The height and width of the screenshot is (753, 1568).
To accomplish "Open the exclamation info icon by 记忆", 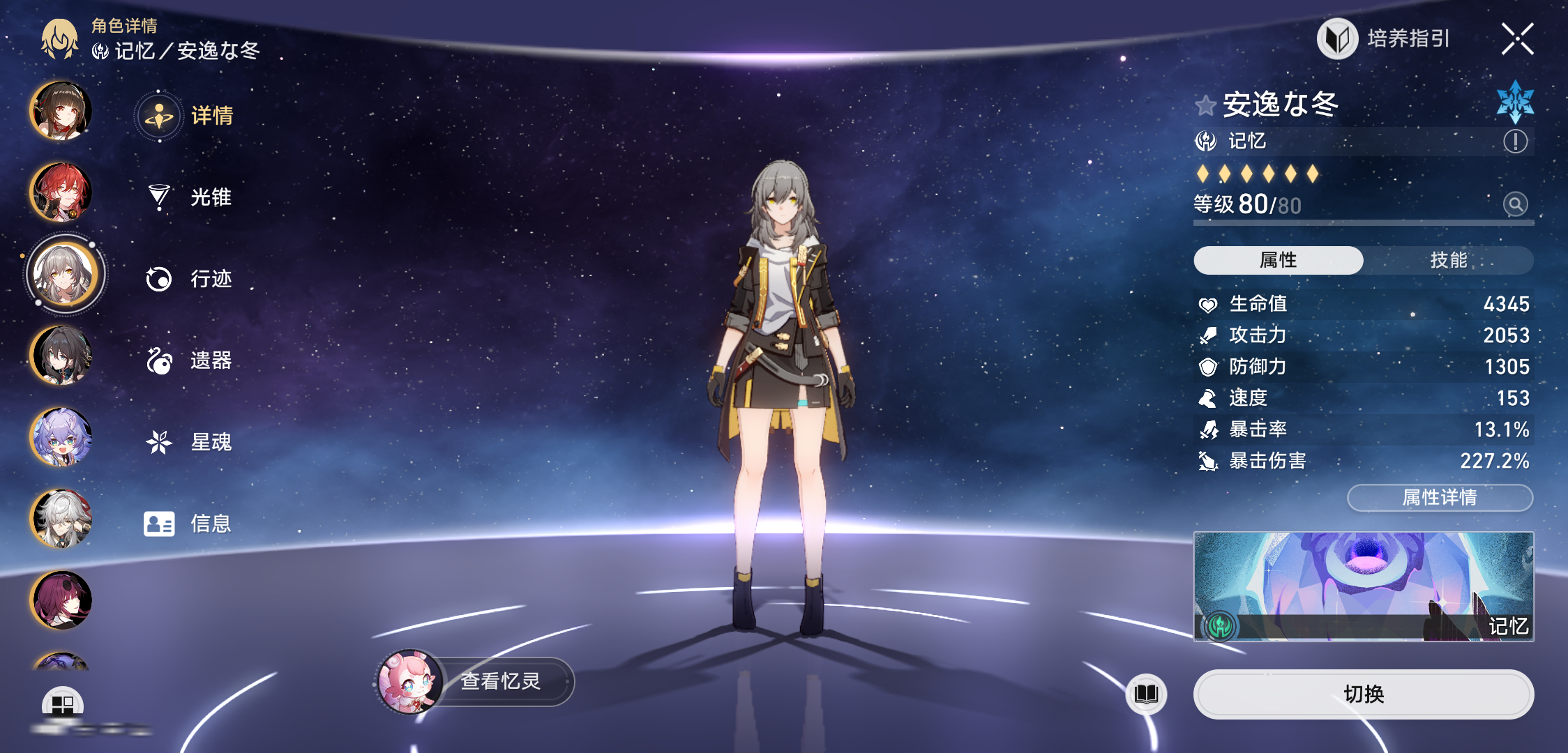I will pyautogui.click(x=1515, y=142).
